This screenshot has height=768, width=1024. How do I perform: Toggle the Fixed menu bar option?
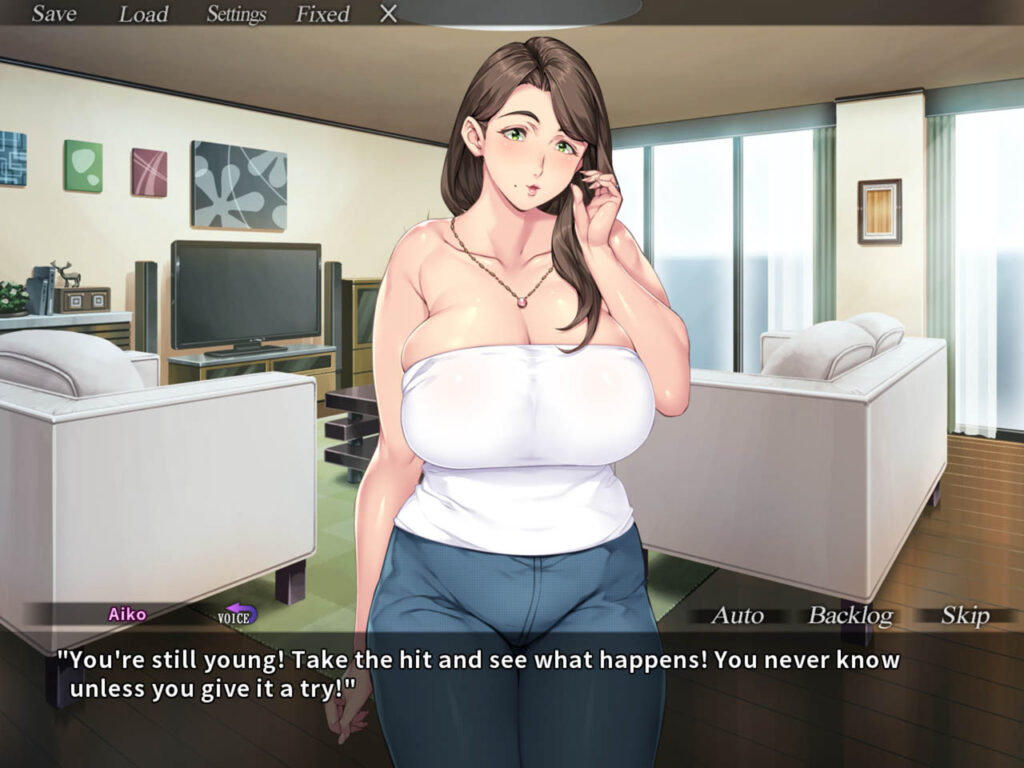coord(322,14)
